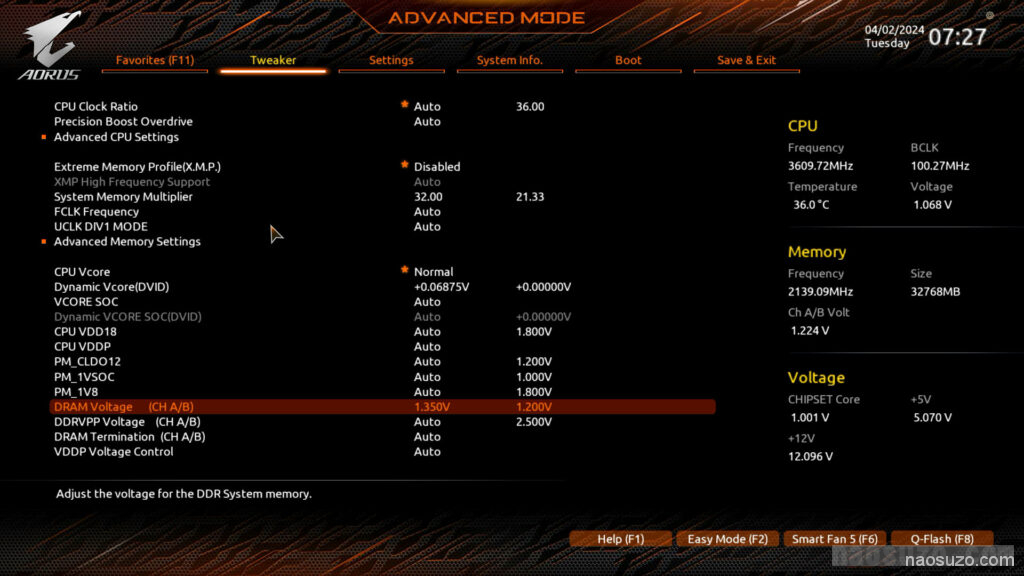Select the System Memory Multiplier setting
Viewport: 1024px width, 576px height.
click(123, 197)
